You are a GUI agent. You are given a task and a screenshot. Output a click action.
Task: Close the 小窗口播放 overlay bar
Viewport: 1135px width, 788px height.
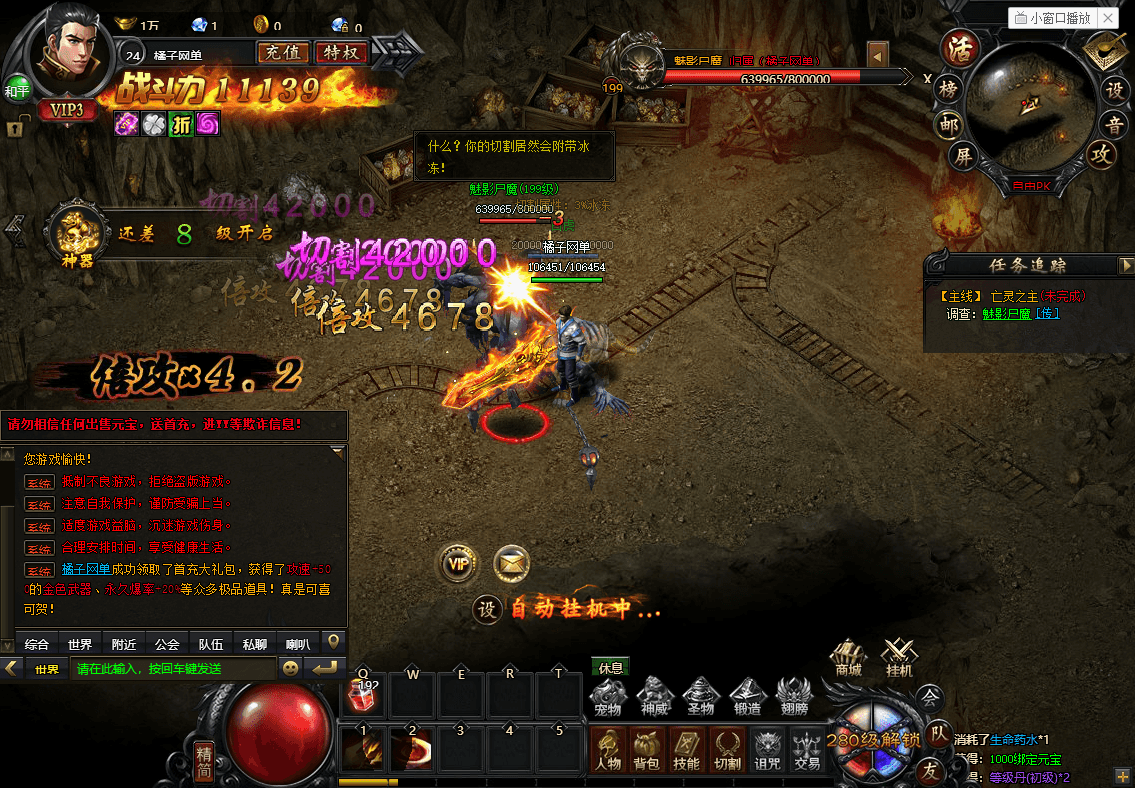click(x=1108, y=17)
